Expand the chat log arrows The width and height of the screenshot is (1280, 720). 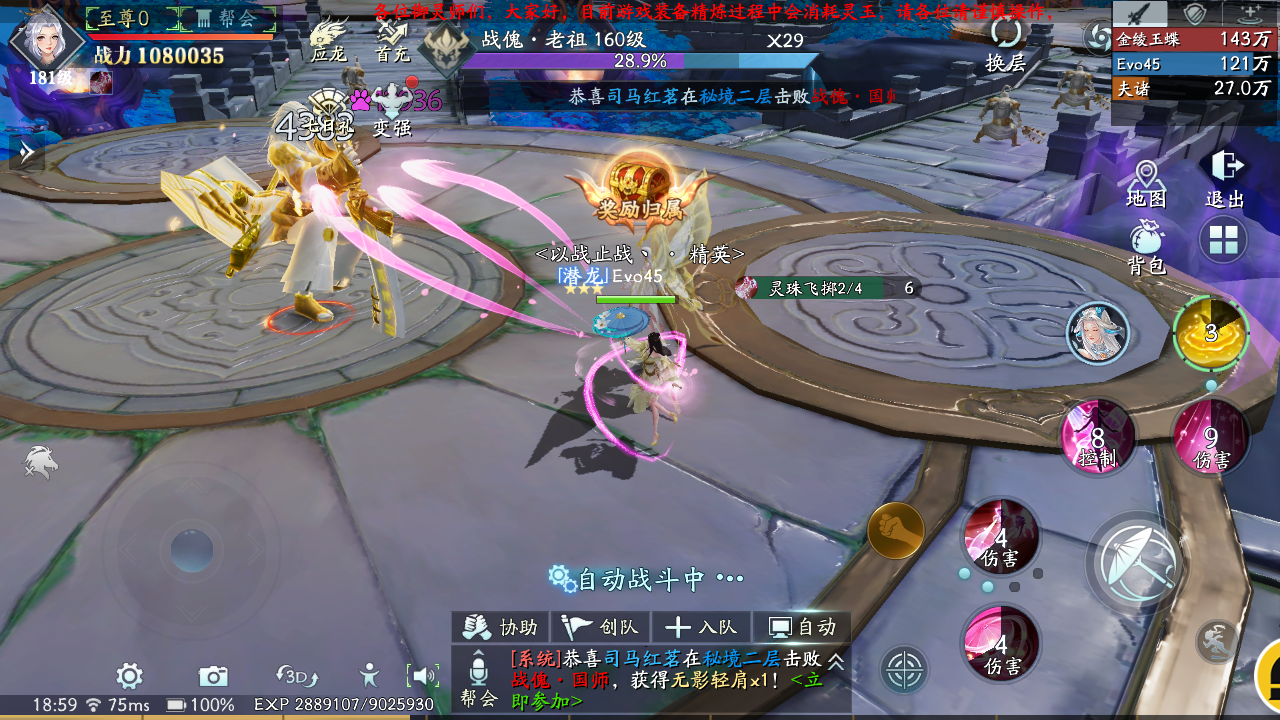pos(836,660)
